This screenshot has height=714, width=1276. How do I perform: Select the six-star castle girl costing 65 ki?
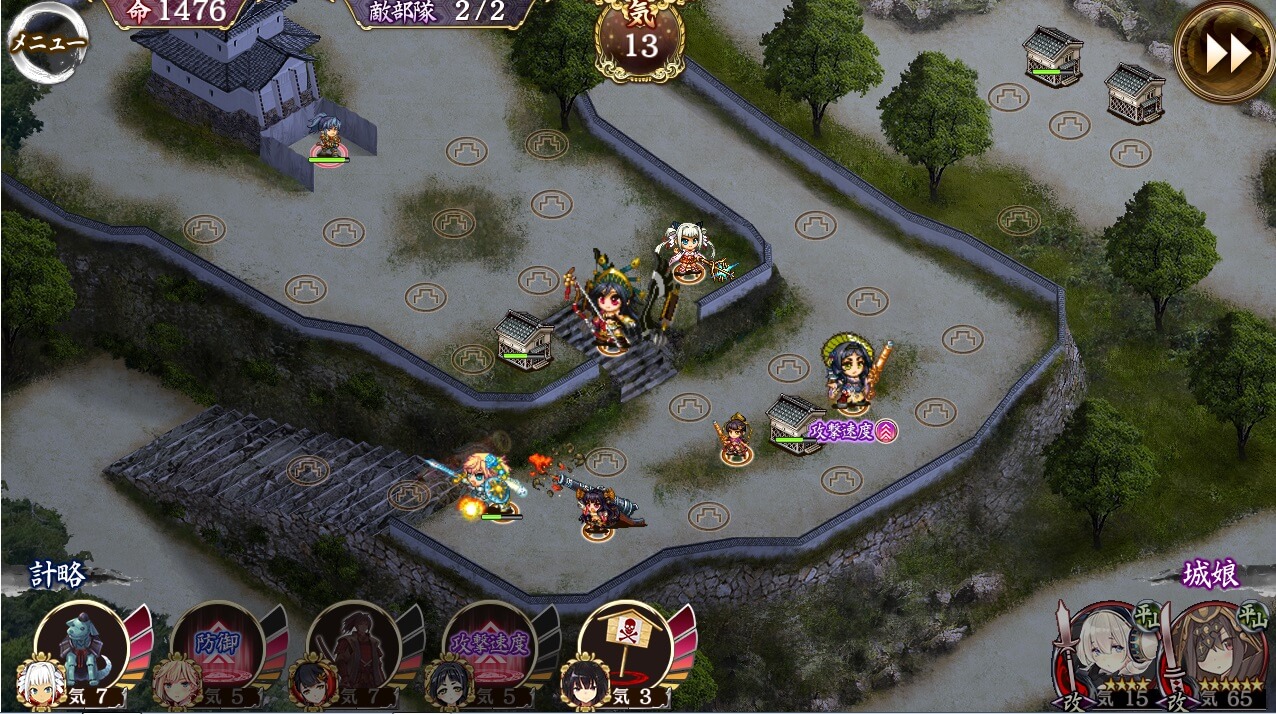point(1214,655)
